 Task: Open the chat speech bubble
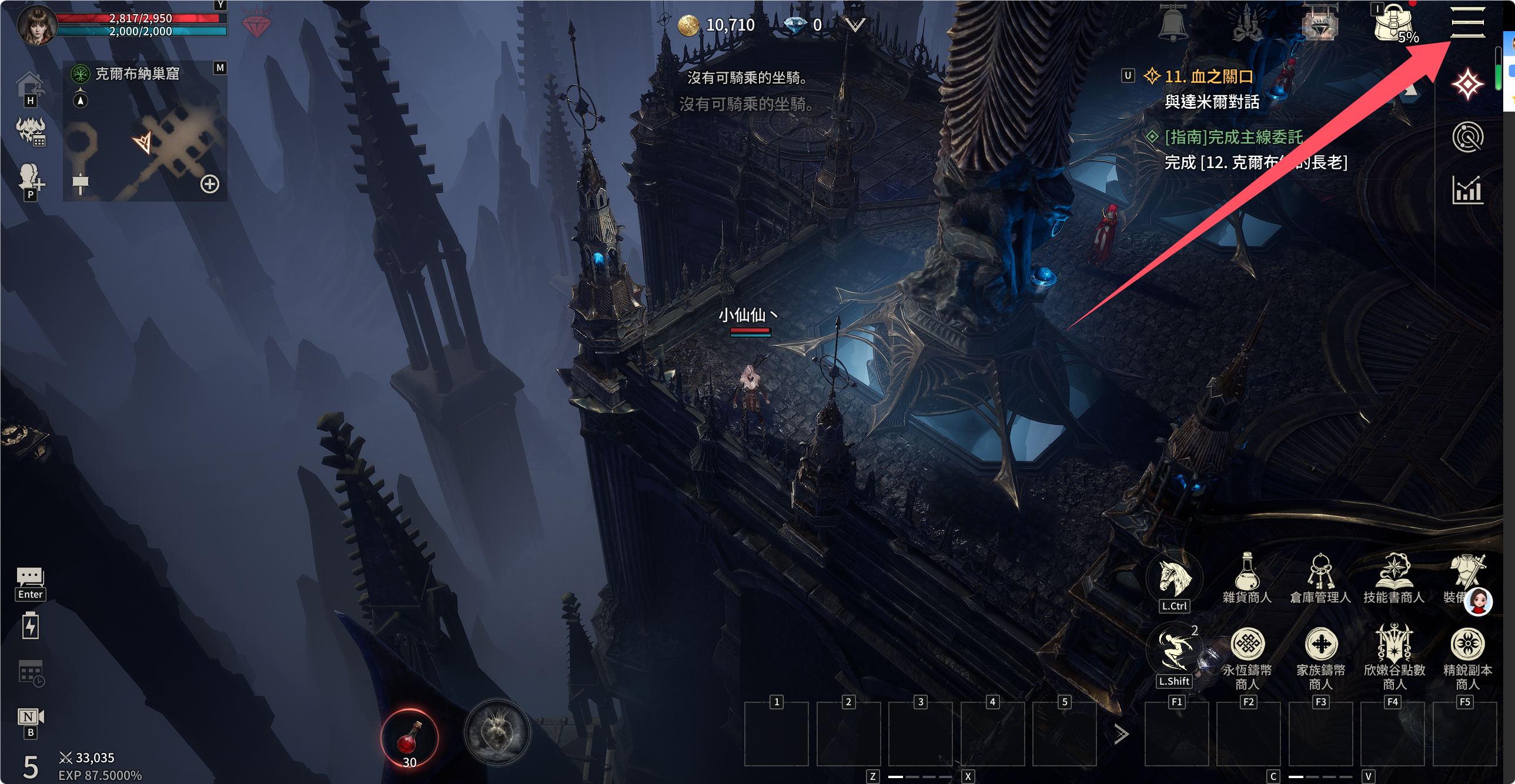click(x=30, y=577)
